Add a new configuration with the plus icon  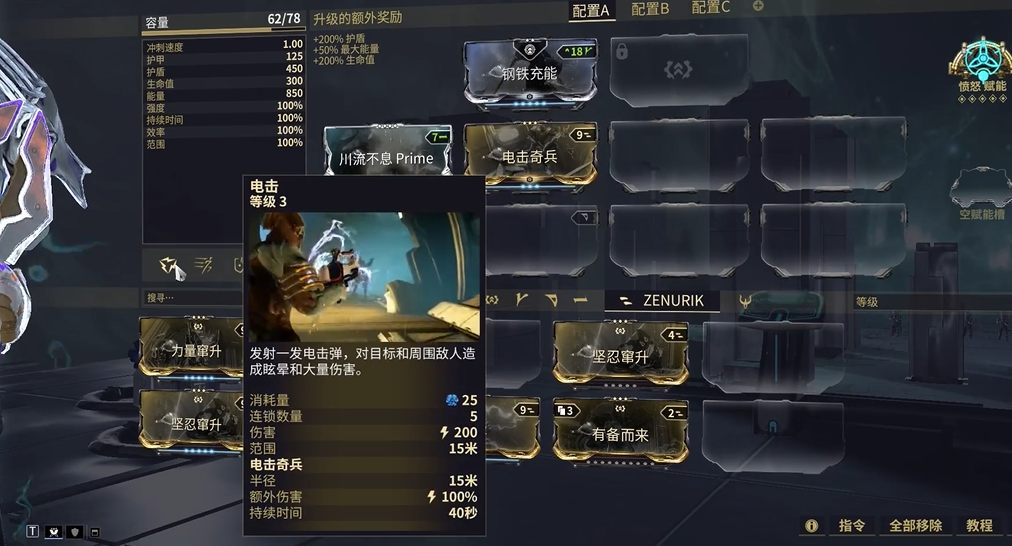(758, 7)
